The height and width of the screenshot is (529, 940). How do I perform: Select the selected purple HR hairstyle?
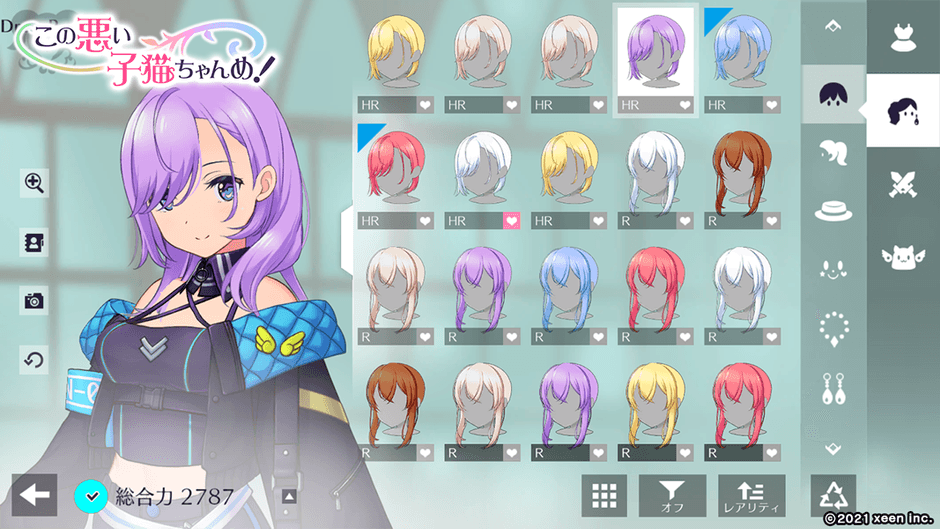coord(655,52)
